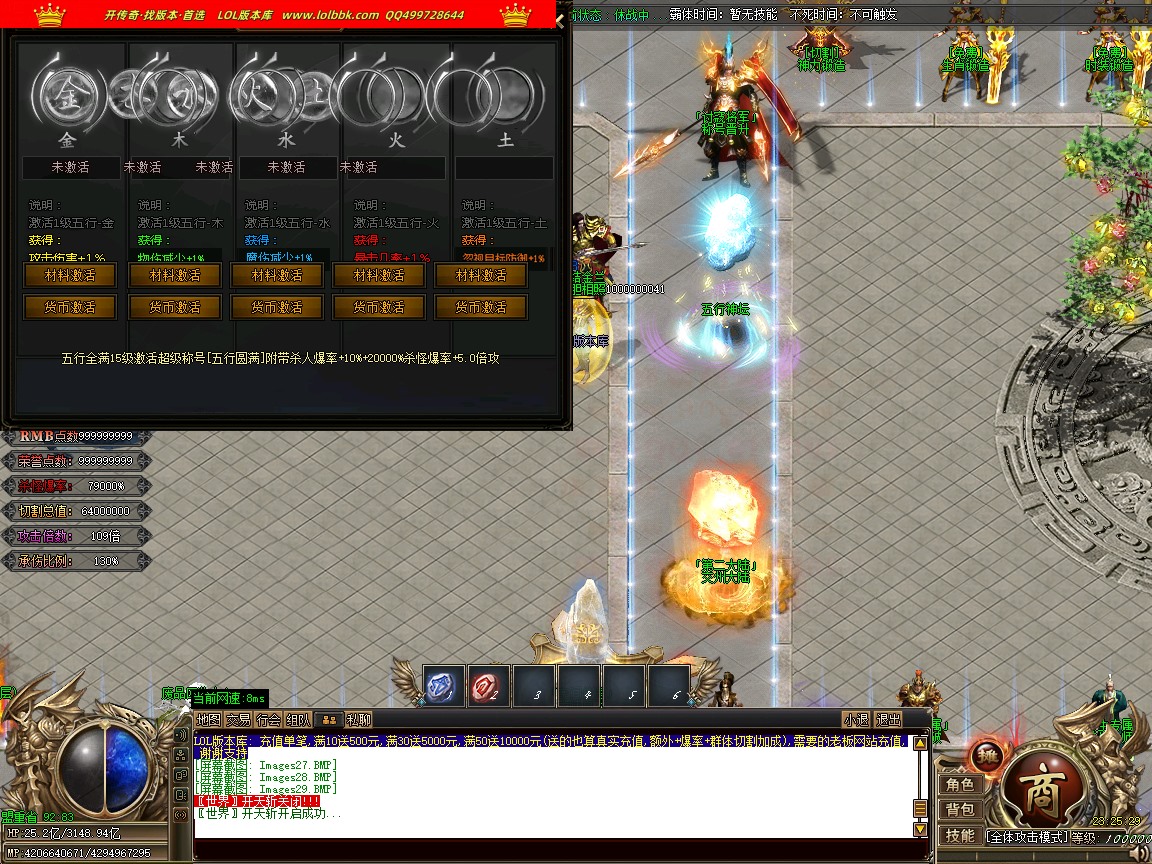Activate the 土 element with materials (材料激活)
Image resolution: width=1152 pixels, height=864 pixels.
pyautogui.click(x=481, y=275)
